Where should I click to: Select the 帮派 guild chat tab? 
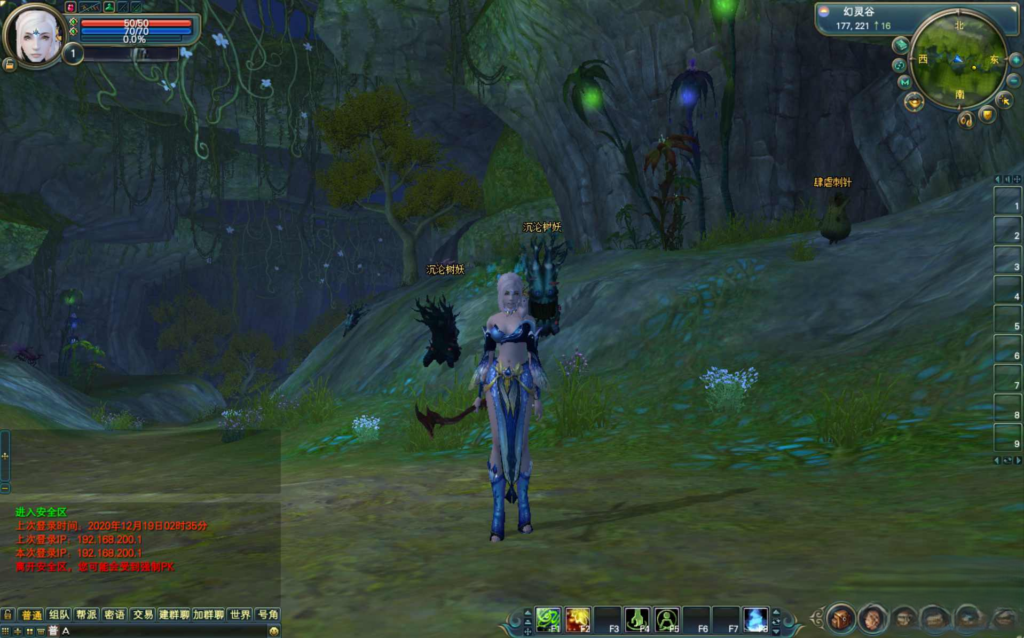point(87,614)
